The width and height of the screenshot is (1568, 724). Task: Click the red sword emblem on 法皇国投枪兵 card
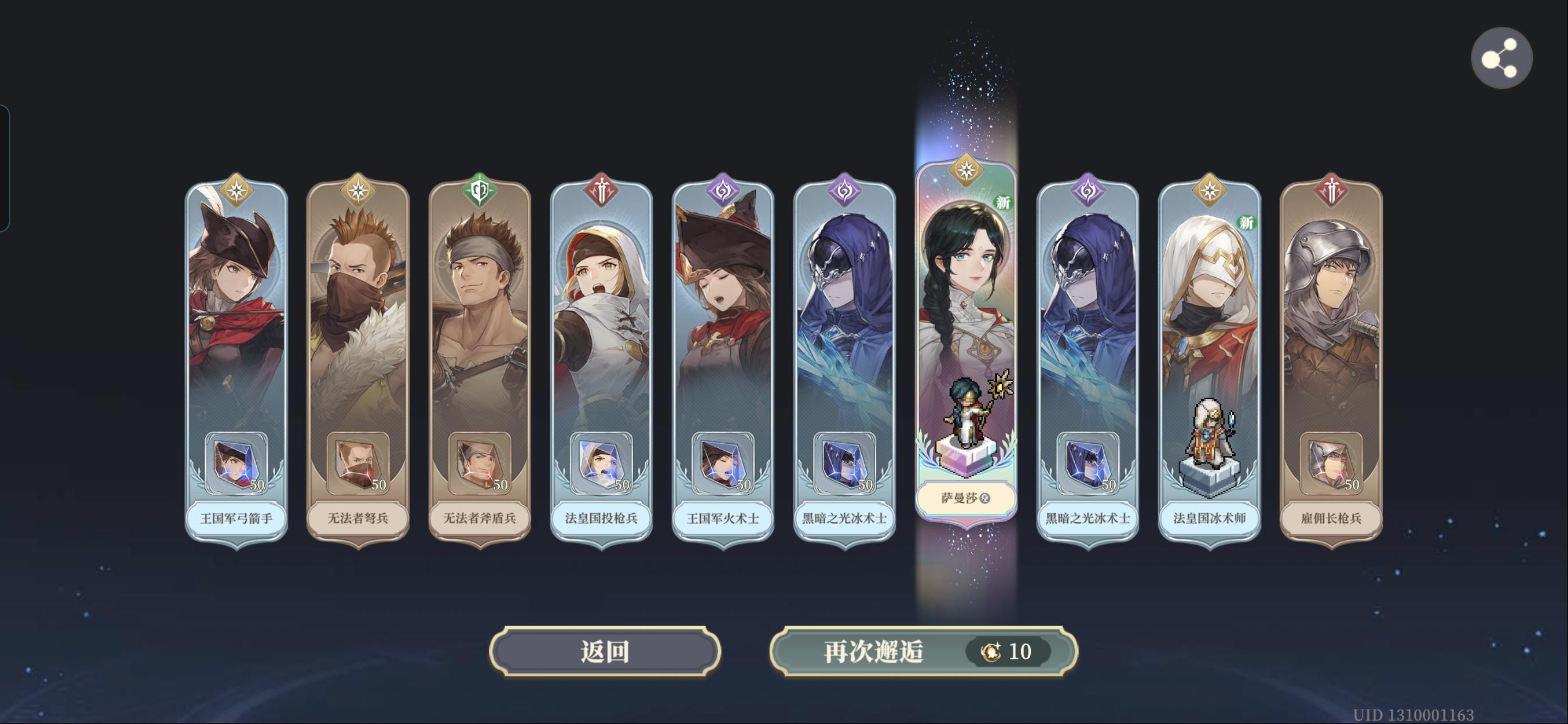coord(602,189)
